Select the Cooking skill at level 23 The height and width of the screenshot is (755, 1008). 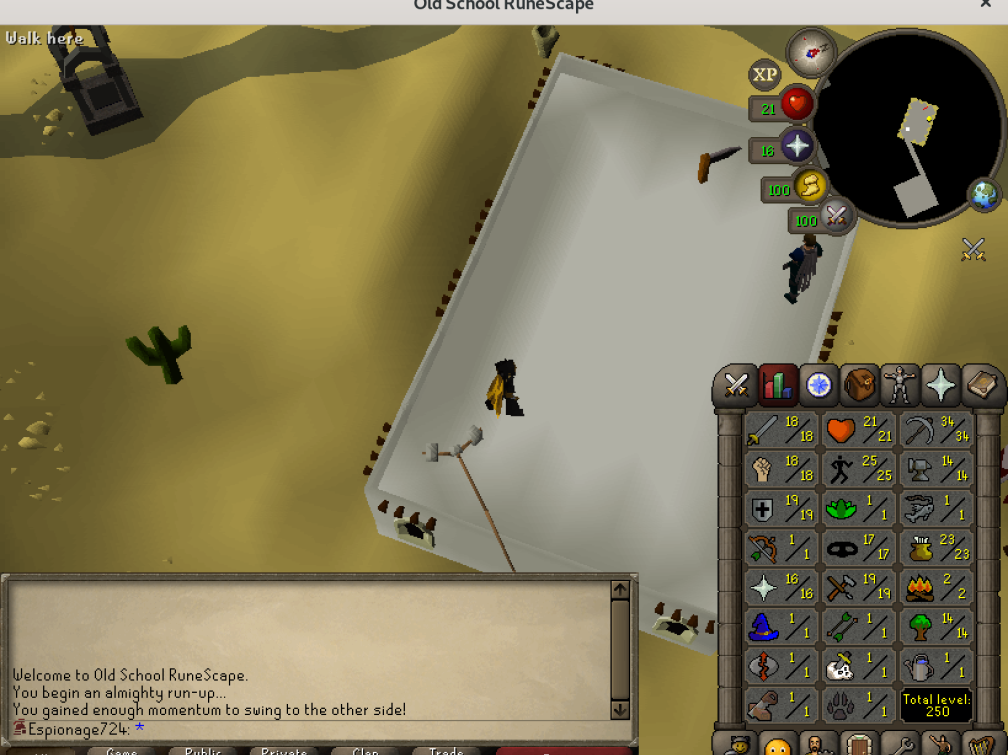click(936, 547)
